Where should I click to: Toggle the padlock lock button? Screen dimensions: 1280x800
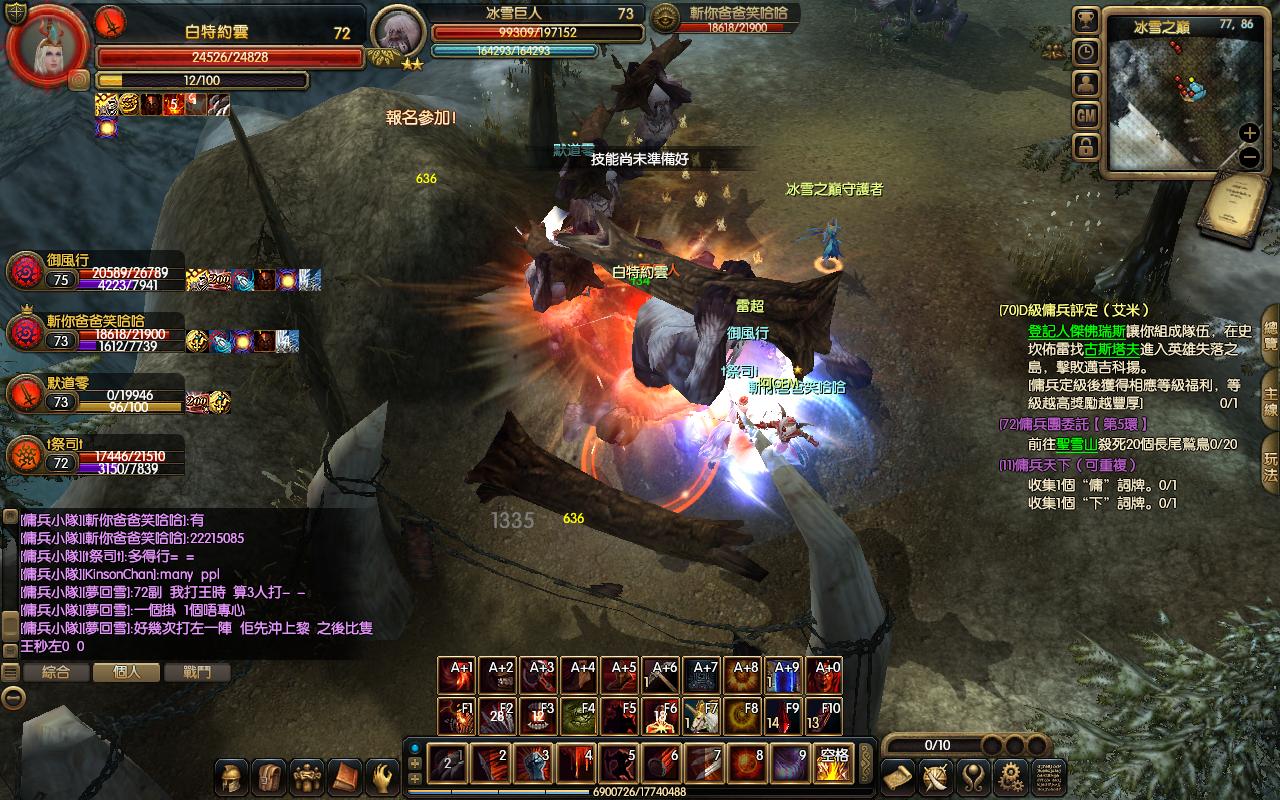pos(1086,147)
